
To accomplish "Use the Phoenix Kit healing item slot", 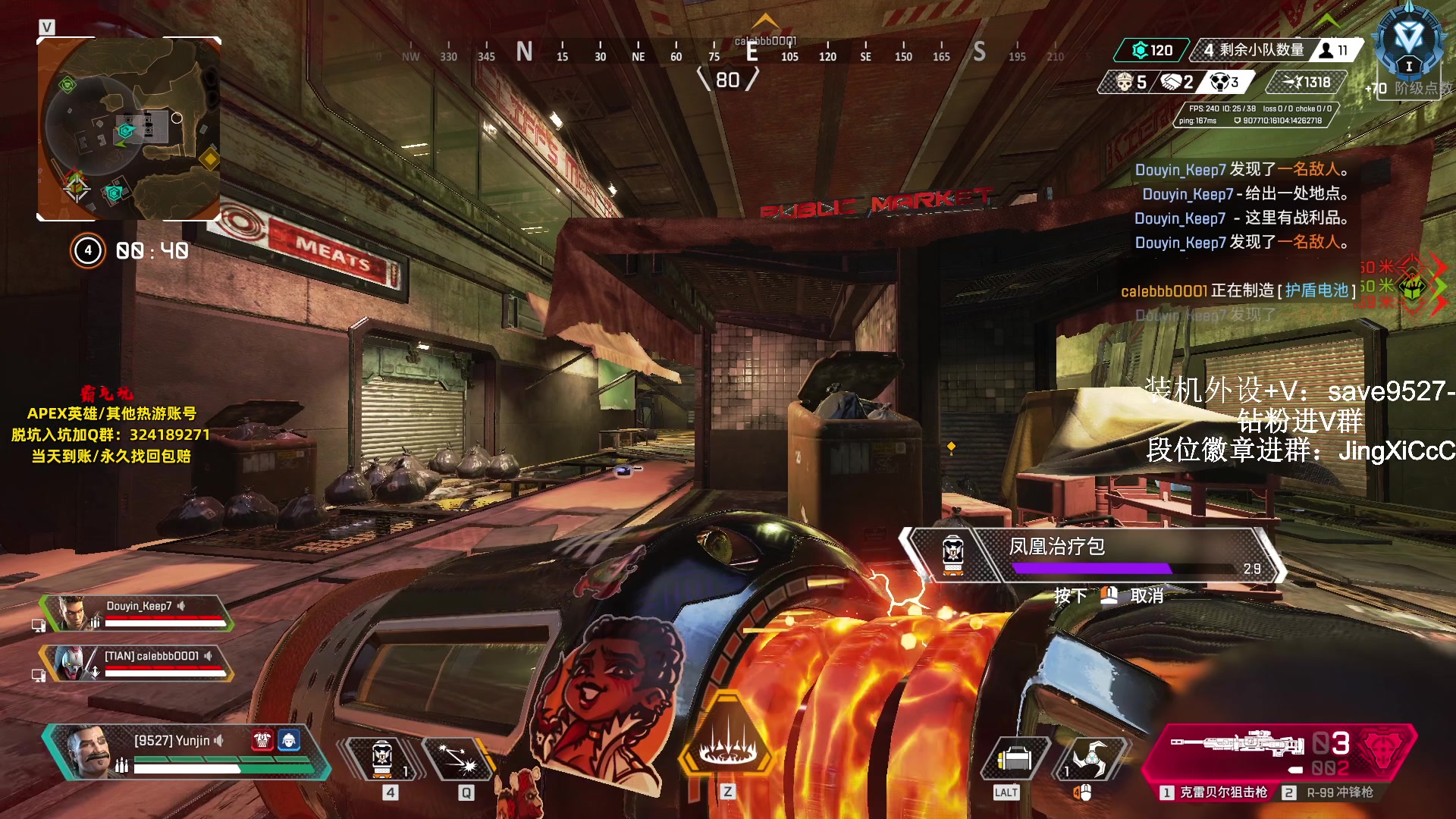I will (383, 758).
